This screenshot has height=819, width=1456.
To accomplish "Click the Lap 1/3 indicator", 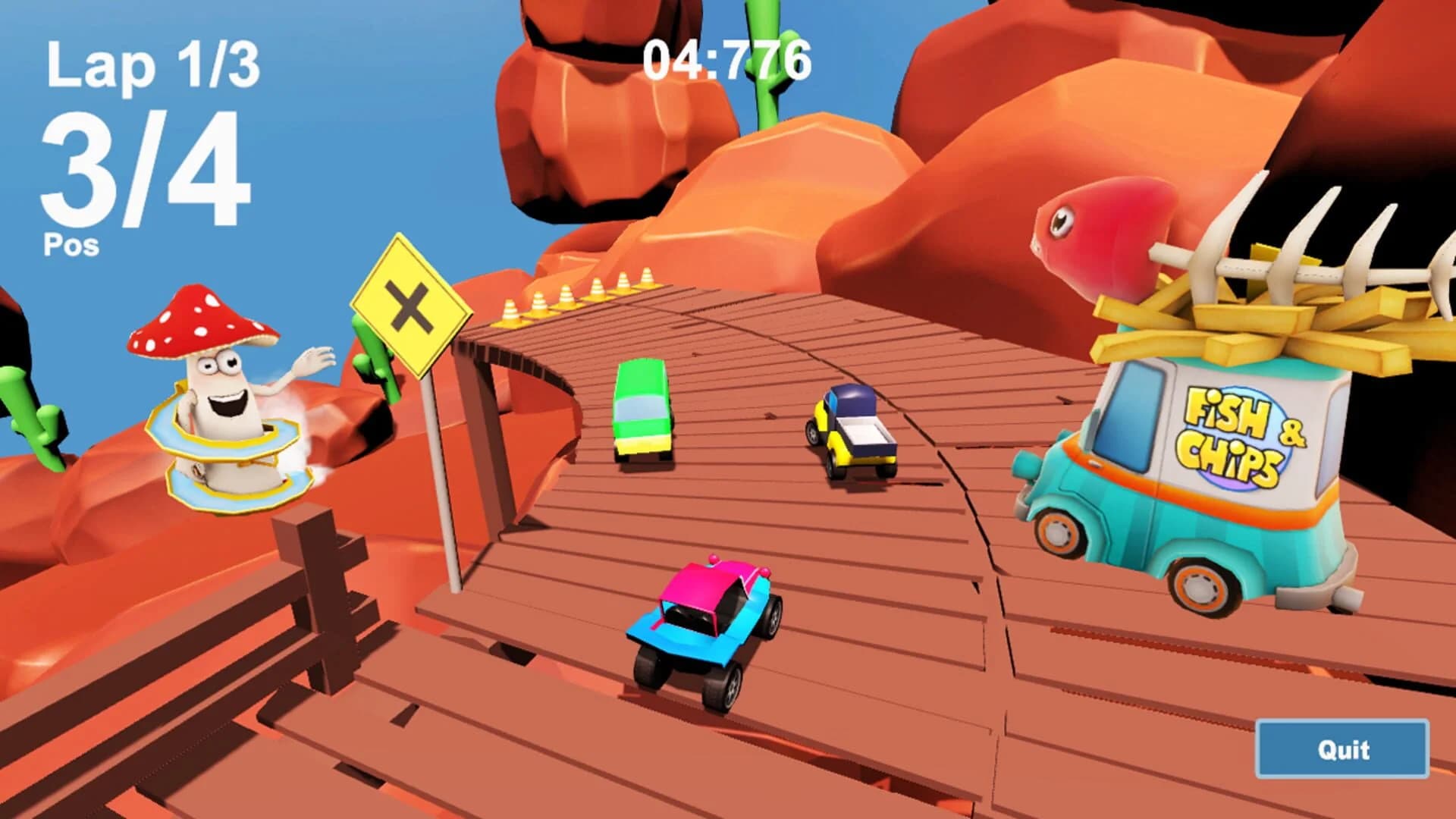I will [152, 64].
